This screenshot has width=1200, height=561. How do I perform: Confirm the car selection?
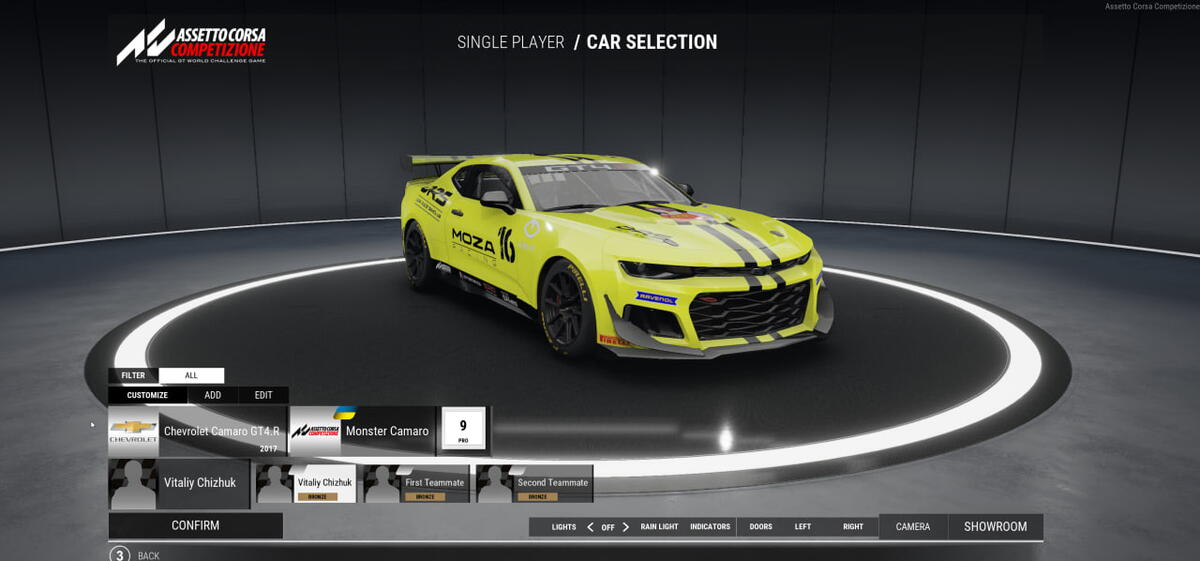pos(195,526)
